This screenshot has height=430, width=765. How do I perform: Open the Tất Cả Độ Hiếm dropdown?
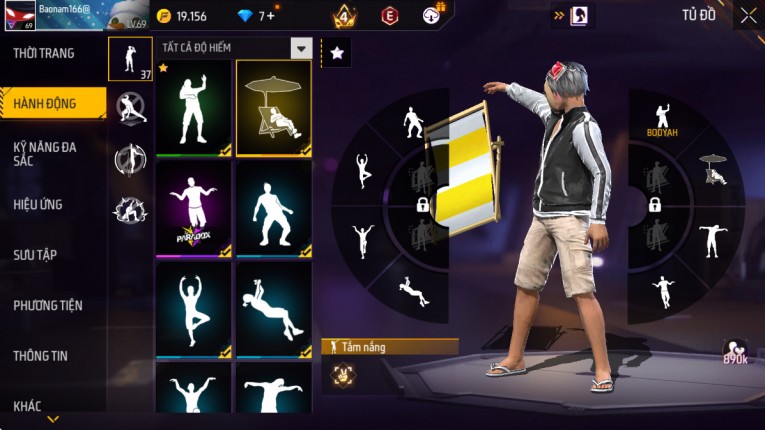(300, 48)
